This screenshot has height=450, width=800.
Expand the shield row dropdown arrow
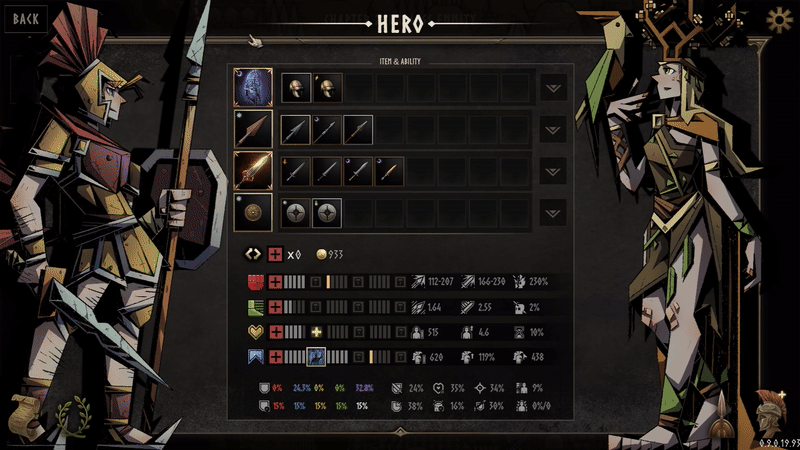click(553, 212)
